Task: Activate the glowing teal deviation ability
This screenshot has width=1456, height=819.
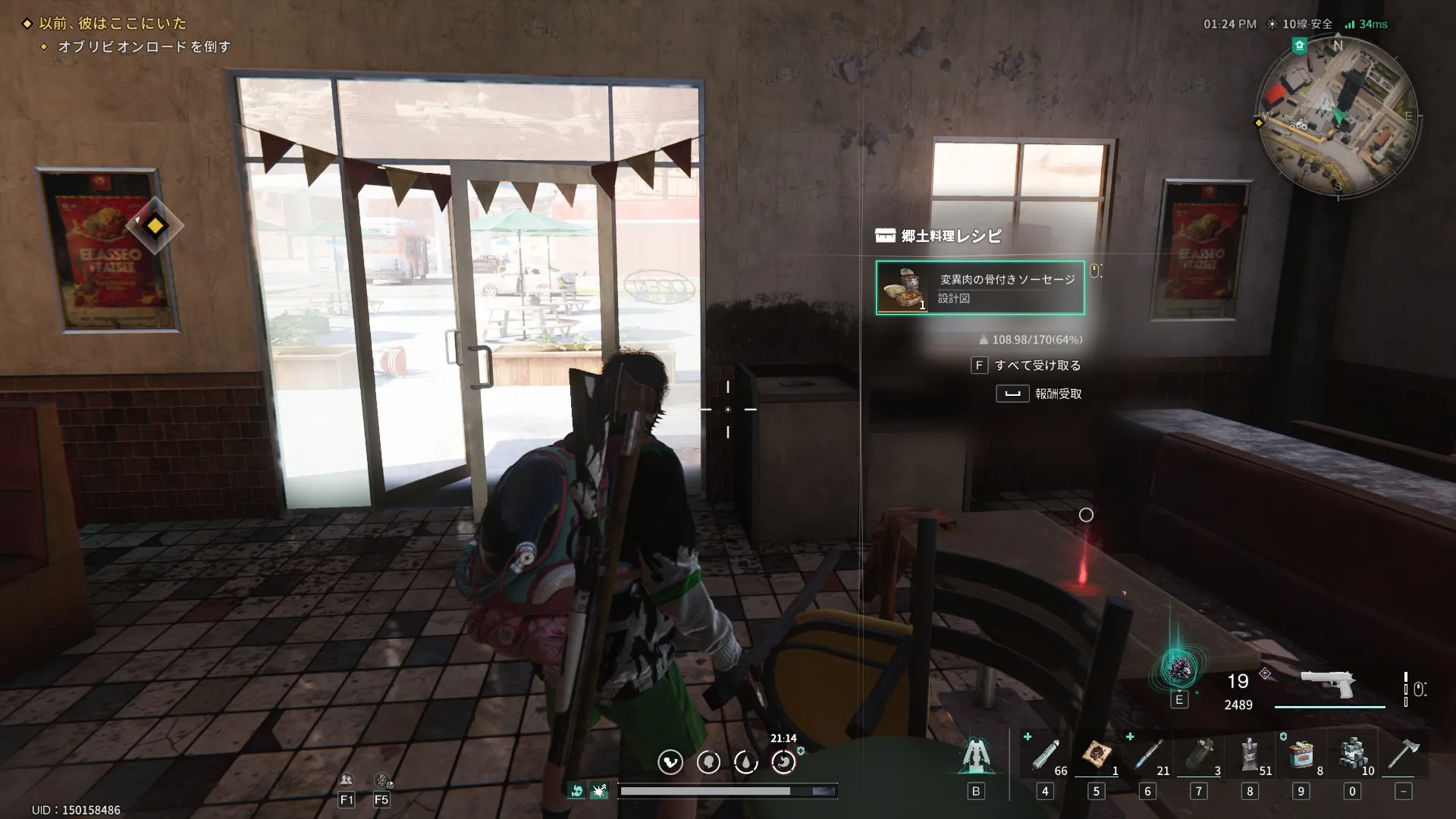Action: pos(1178,669)
